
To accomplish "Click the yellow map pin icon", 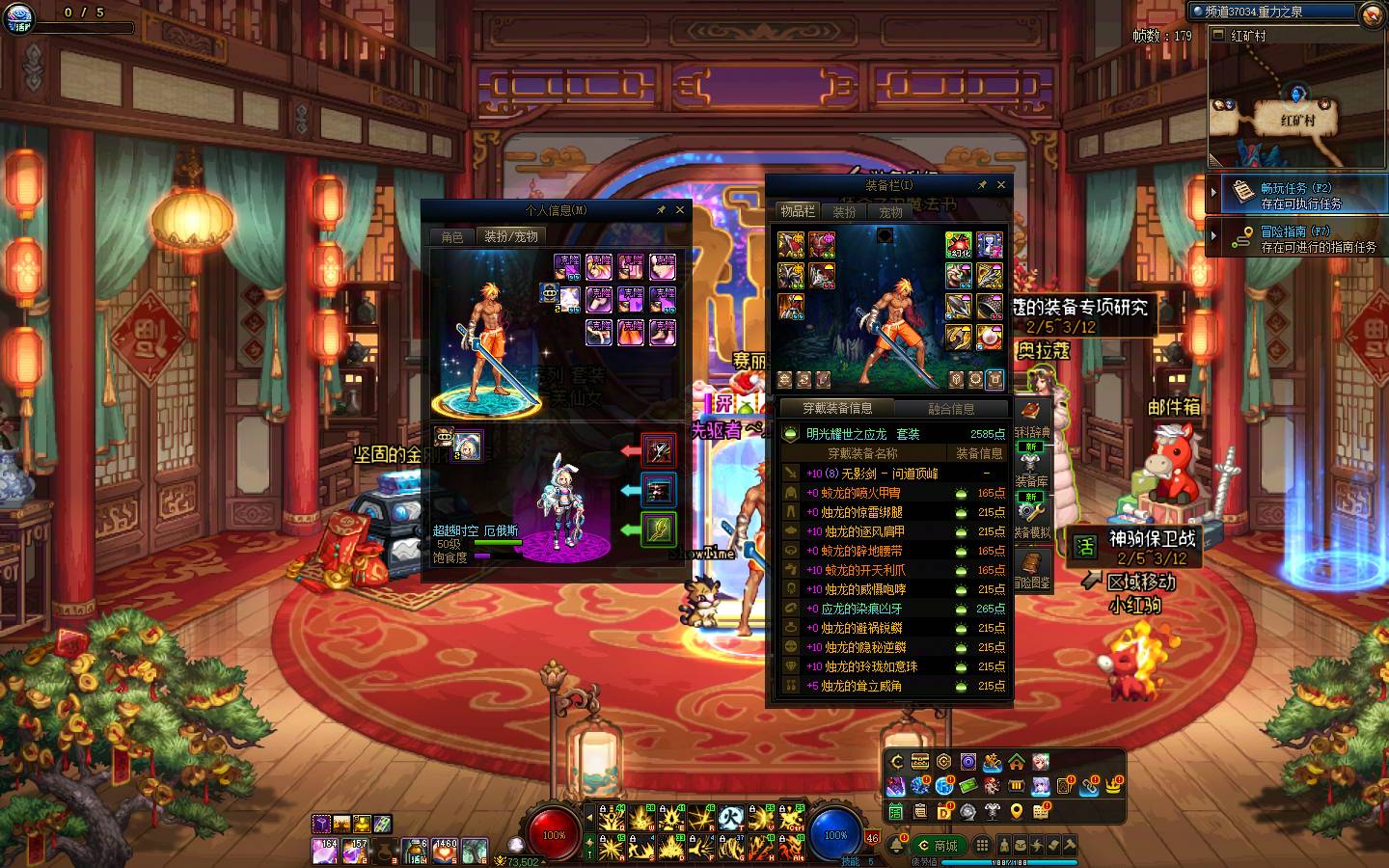I will pyautogui.click(x=1016, y=811).
